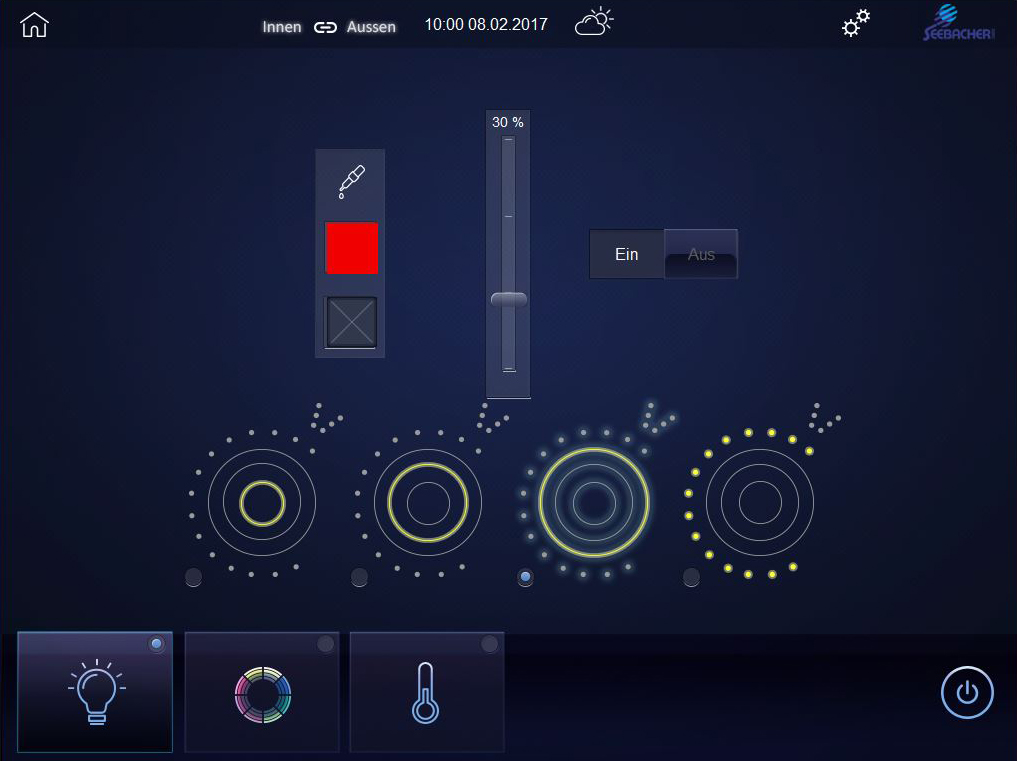Select the glowing lamp with outer yellow ring
The height and width of the screenshot is (761, 1017).
594,502
